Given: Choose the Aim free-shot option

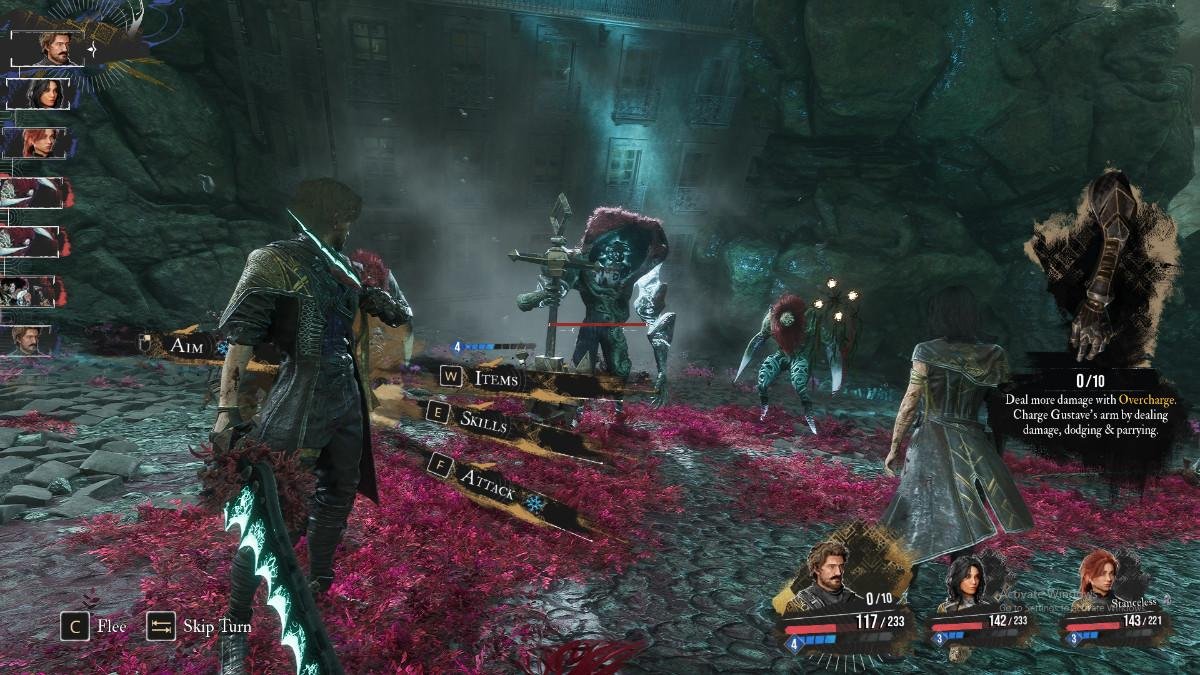Looking at the screenshot, I should 186,345.
